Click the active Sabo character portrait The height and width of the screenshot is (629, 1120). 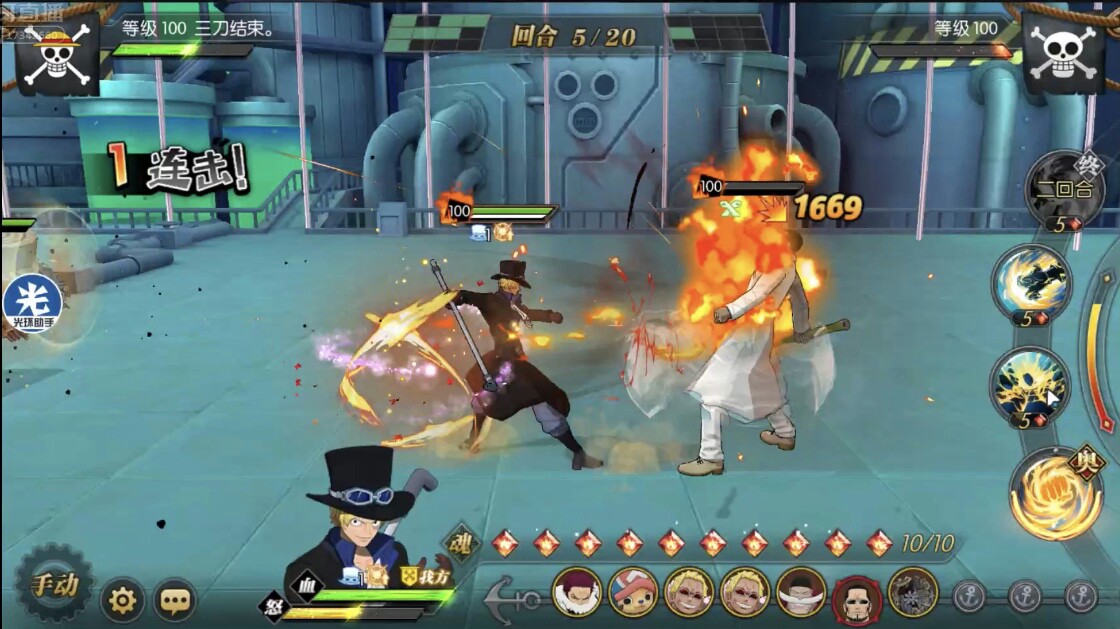point(362,520)
